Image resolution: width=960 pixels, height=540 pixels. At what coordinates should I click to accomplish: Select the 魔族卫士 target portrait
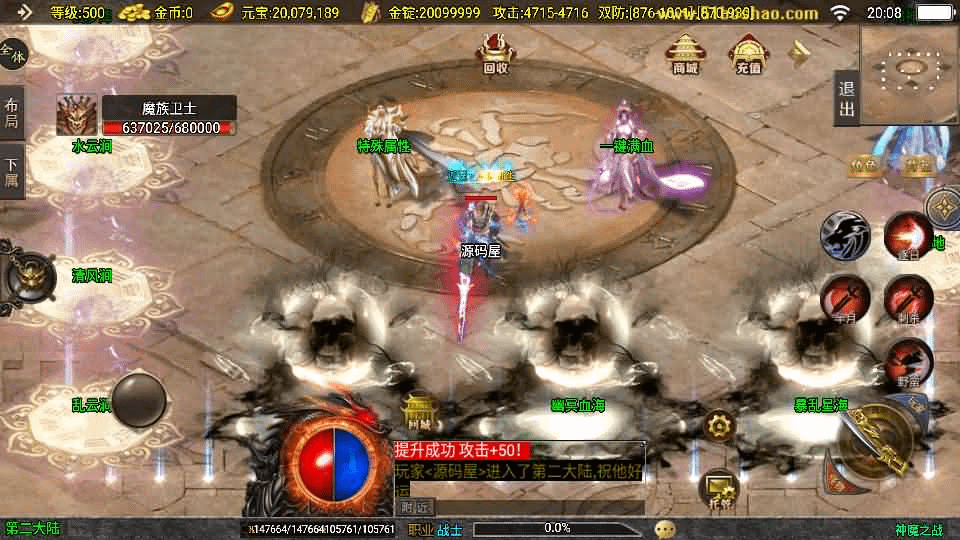pos(76,115)
